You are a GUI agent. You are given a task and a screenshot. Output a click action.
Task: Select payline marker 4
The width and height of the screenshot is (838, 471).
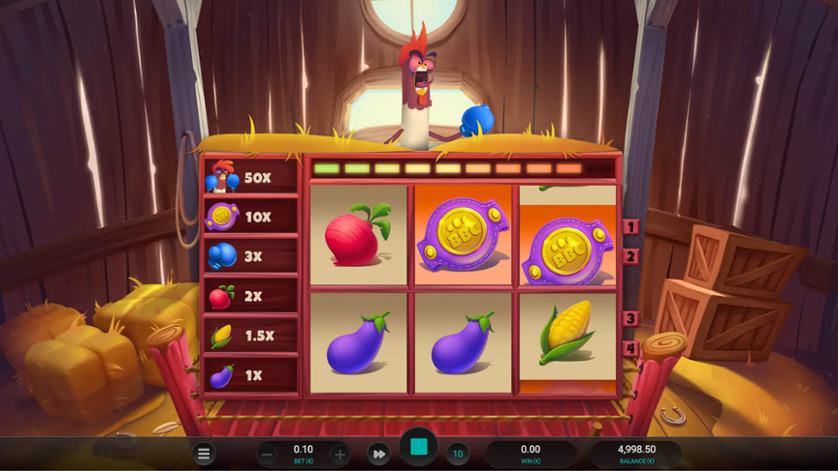point(631,348)
